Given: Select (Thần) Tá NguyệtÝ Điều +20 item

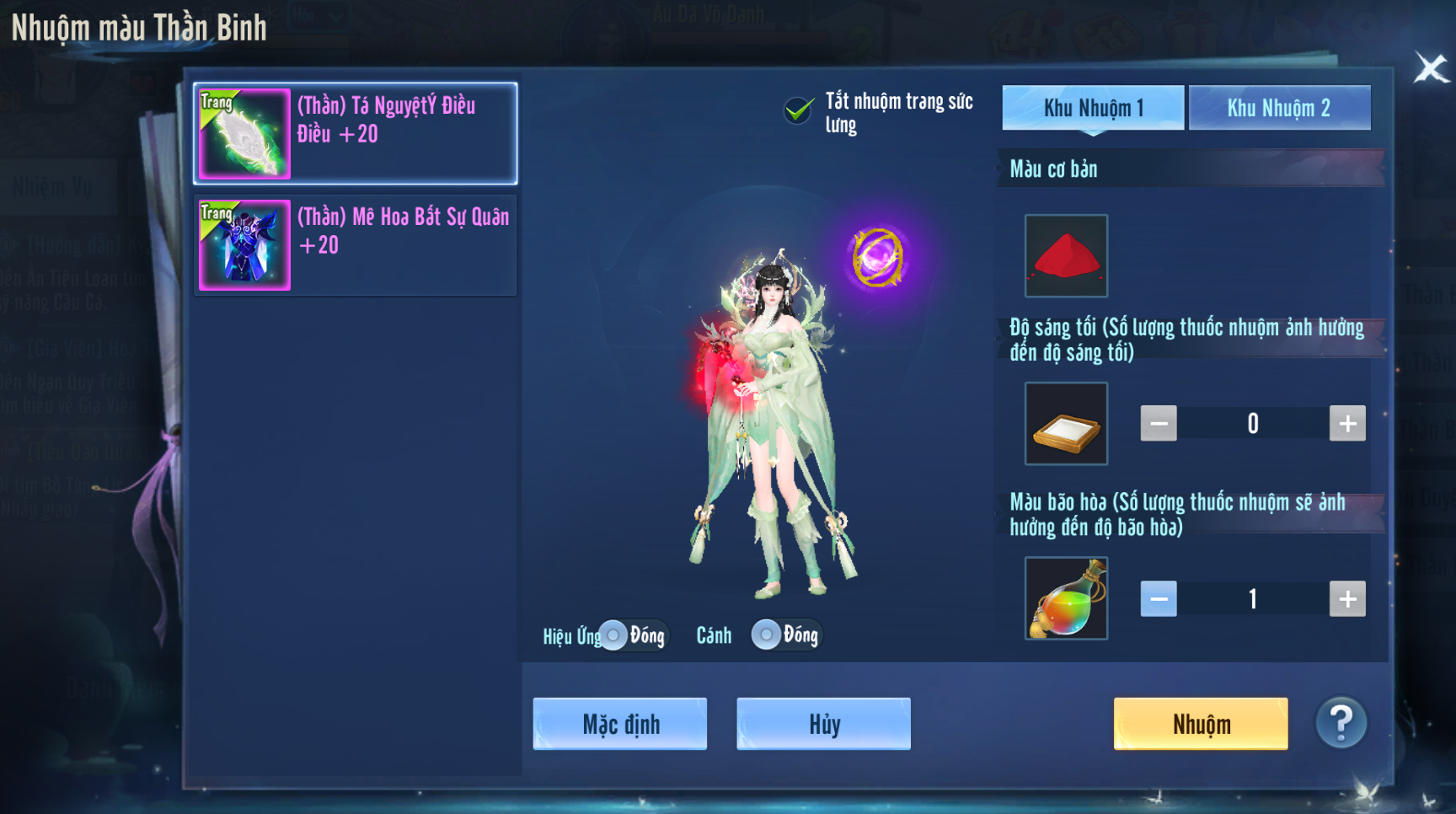Looking at the screenshot, I should tap(356, 133).
